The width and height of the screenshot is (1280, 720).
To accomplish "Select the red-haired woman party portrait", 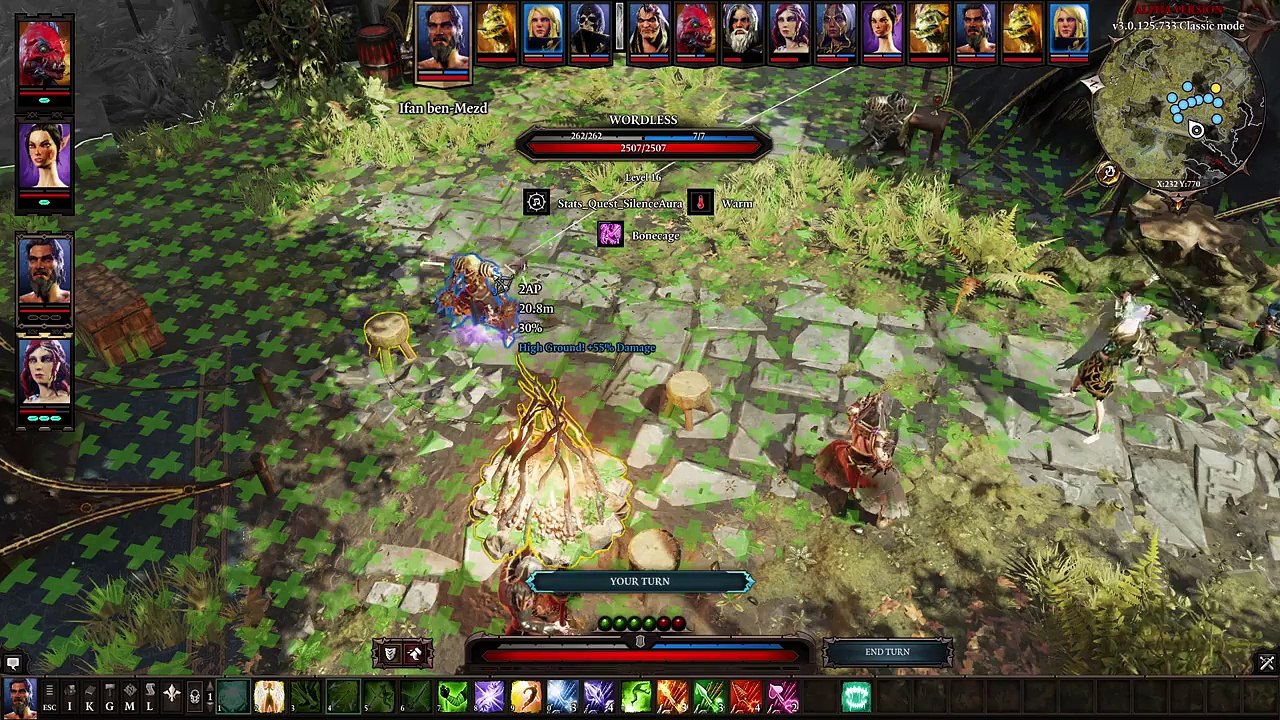I will tap(44, 372).
